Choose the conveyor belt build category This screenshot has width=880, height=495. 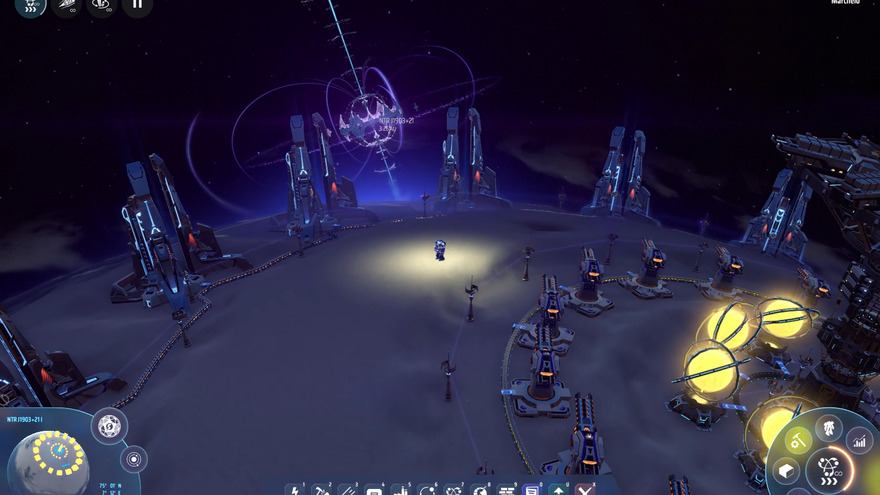[x=347, y=490]
